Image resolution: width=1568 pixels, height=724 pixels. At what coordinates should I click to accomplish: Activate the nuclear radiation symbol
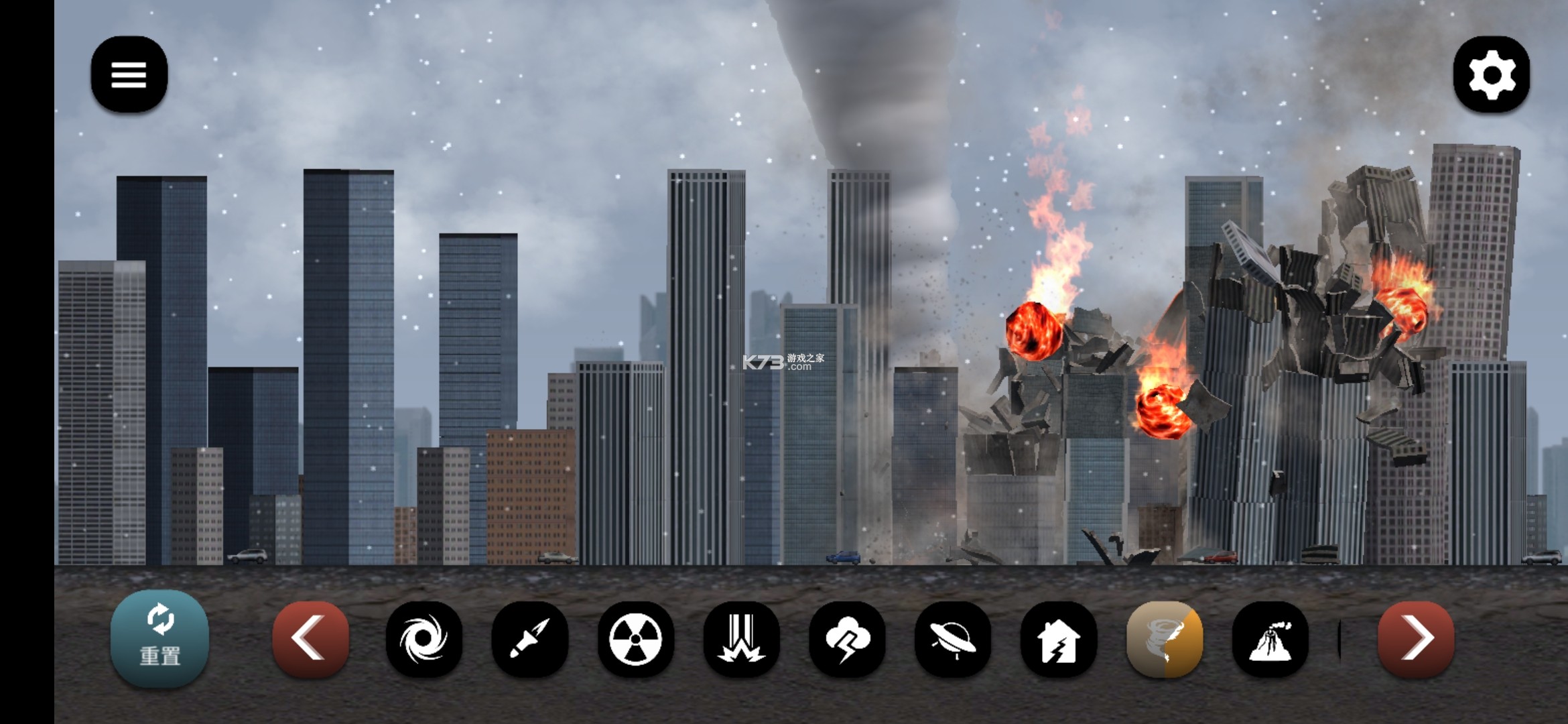635,638
